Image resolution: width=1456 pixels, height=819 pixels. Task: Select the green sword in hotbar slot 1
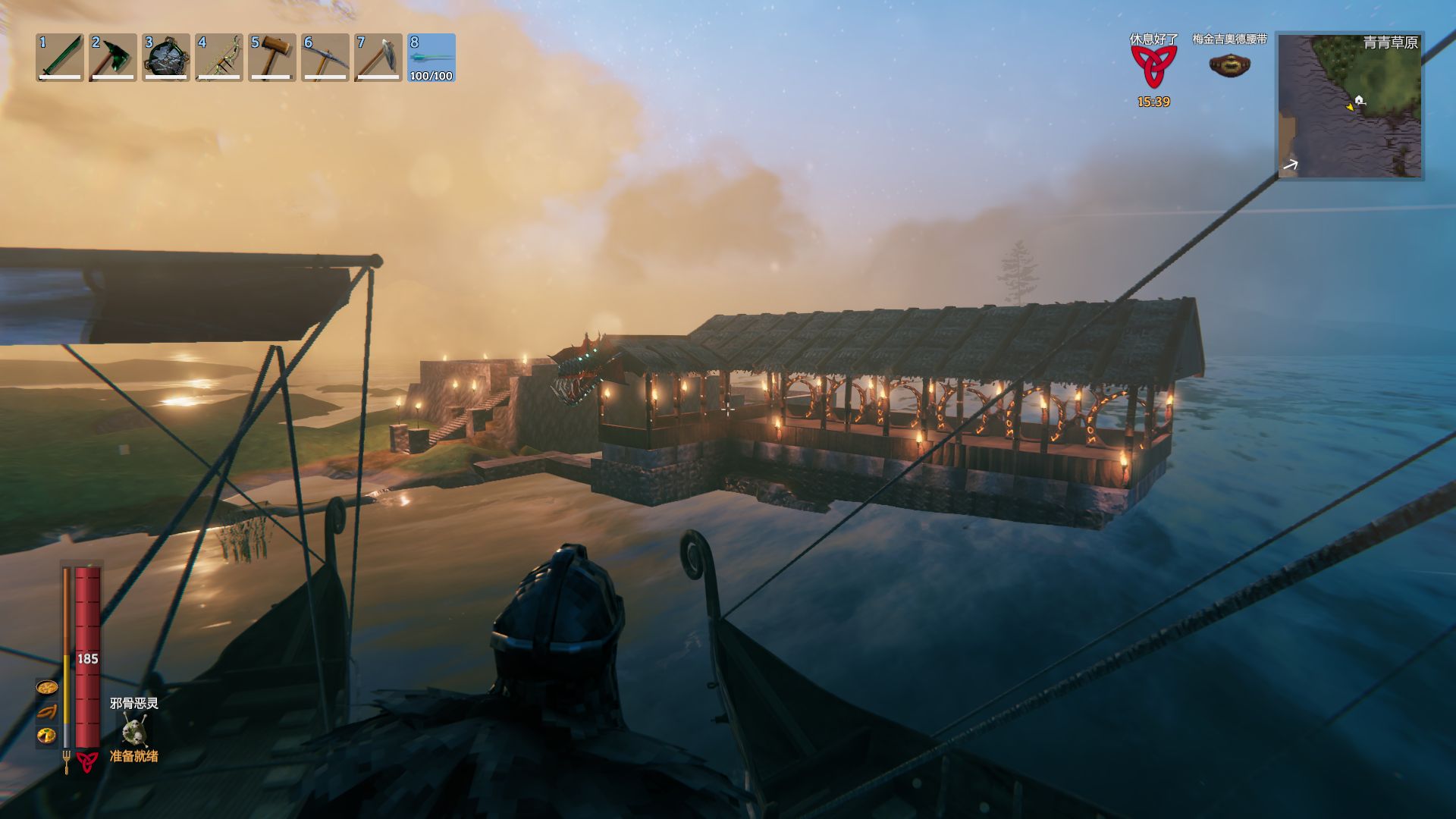60,58
